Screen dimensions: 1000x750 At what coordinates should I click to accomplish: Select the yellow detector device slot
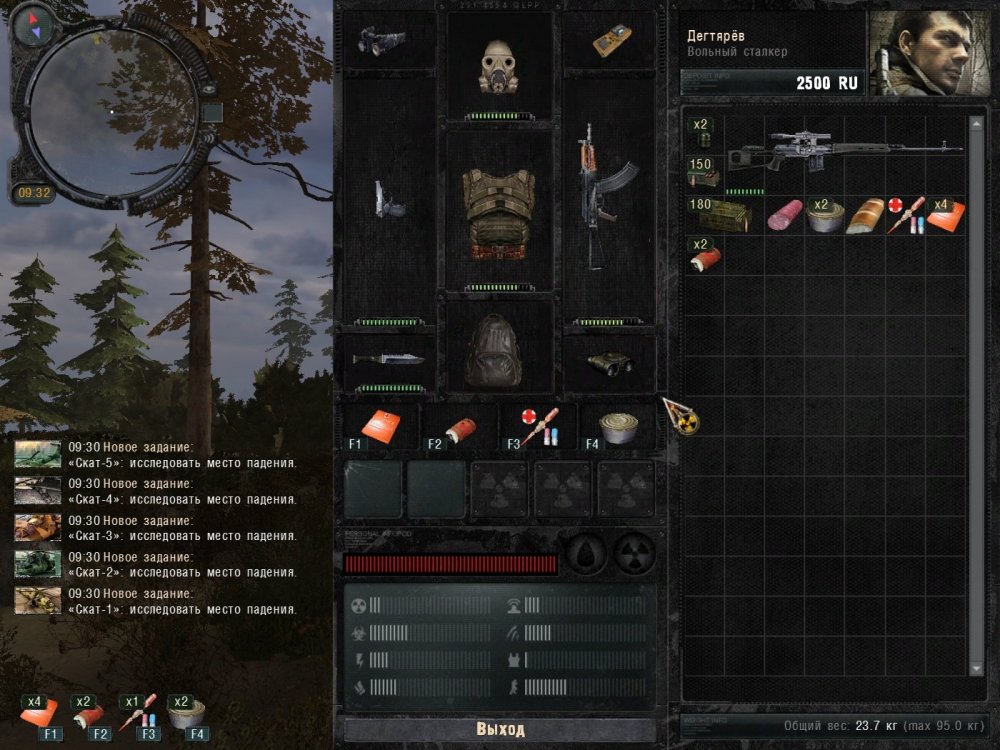coord(611,39)
